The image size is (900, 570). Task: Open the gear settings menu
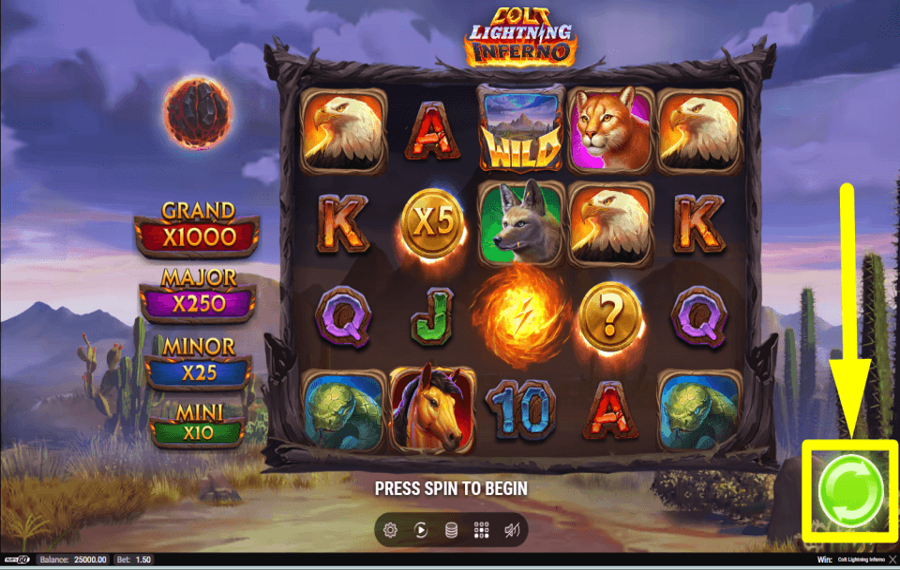click(x=390, y=530)
